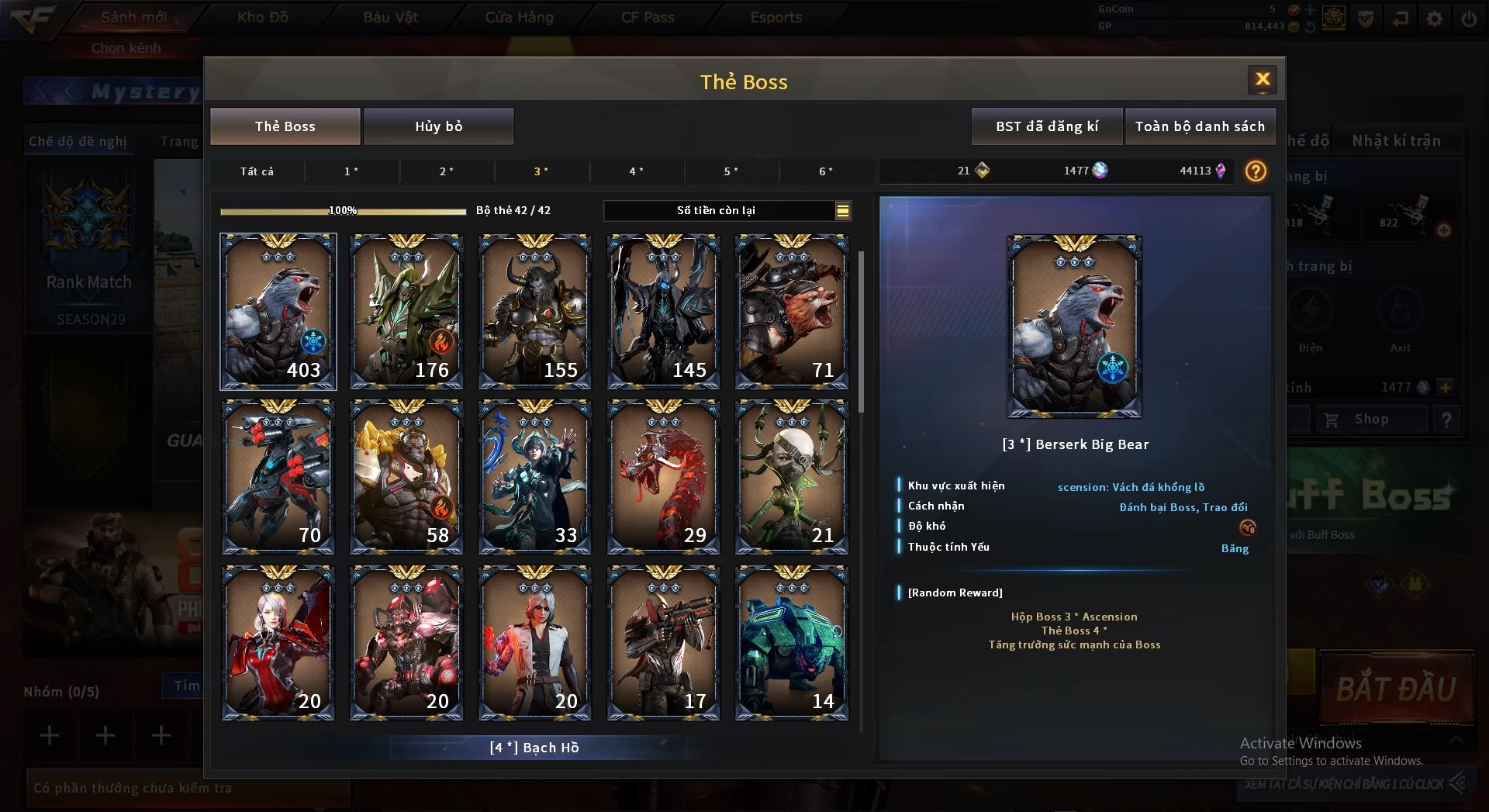Choose the horned bull boss card with 155
Screen dimensions: 1489x812
pos(535,311)
